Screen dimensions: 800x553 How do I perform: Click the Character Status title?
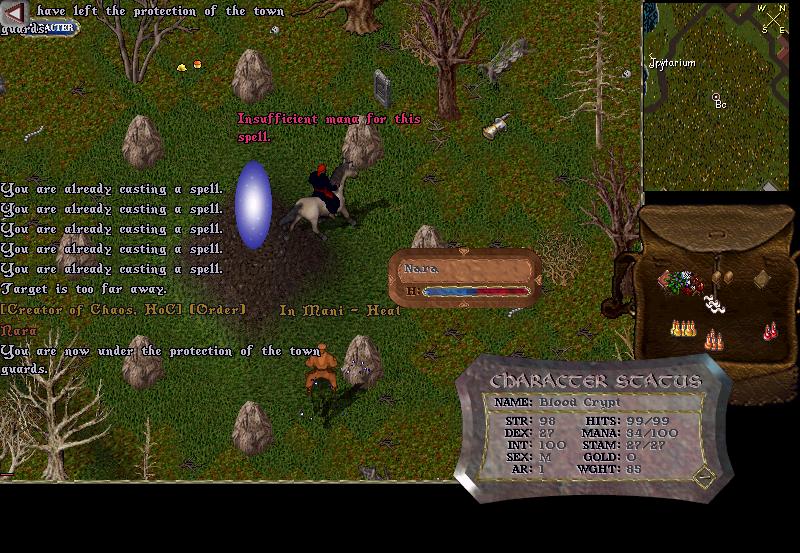tap(595, 382)
